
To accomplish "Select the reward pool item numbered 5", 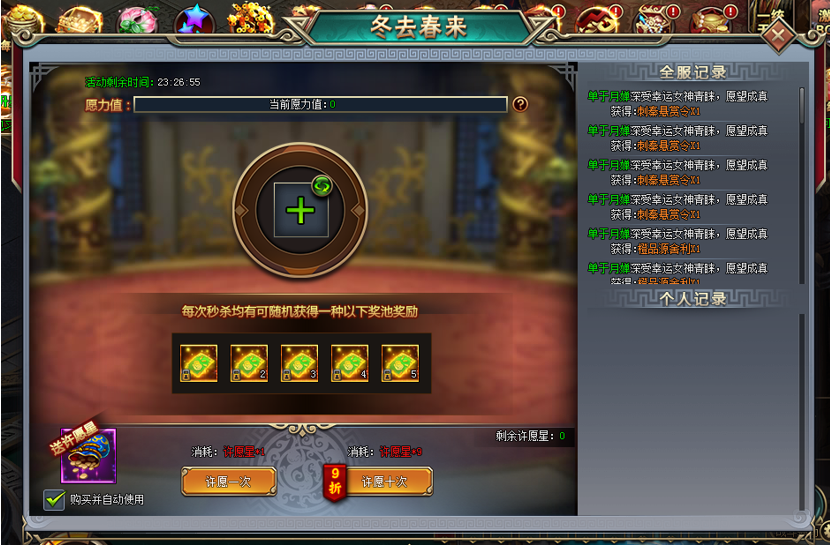I will click(x=400, y=363).
